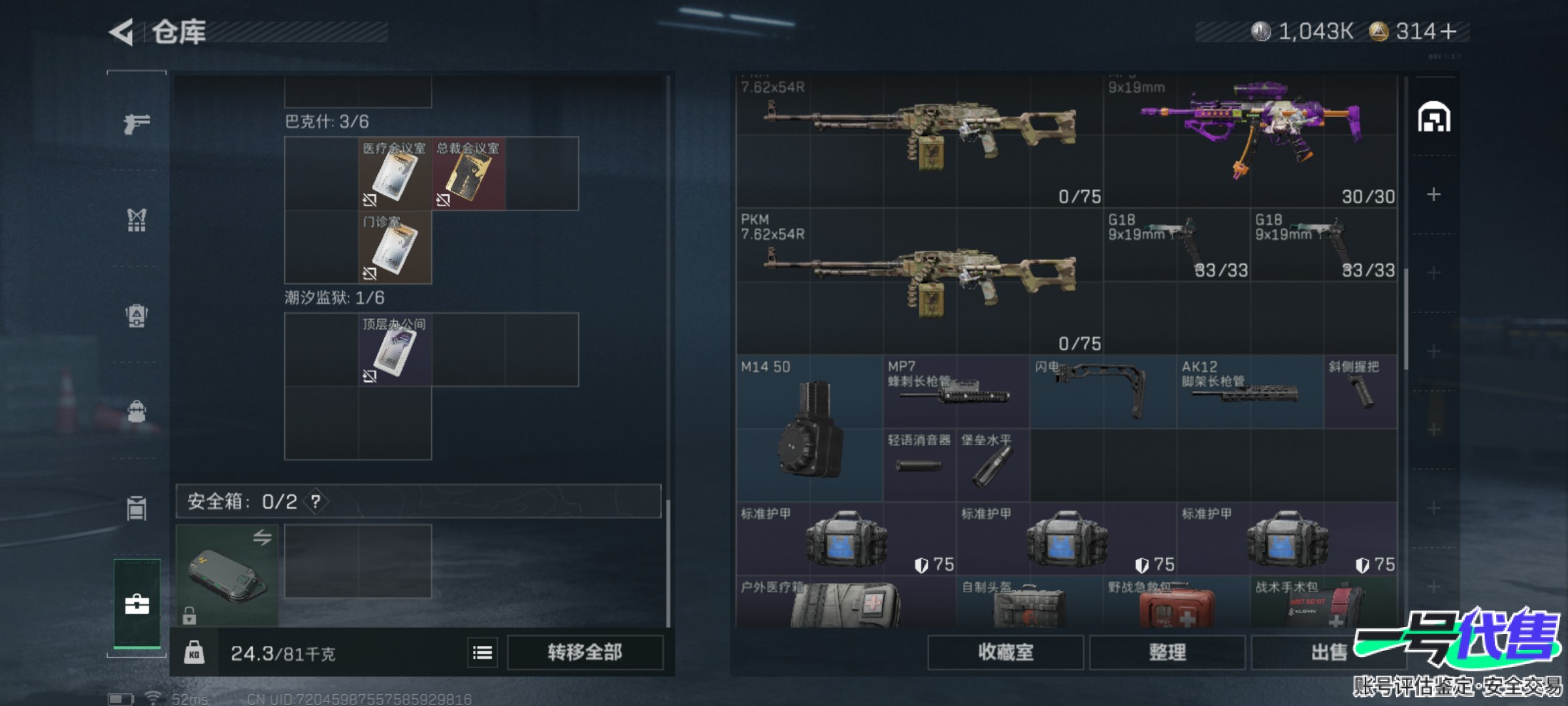Open the safe box help question mark

click(x=316, y=501)
